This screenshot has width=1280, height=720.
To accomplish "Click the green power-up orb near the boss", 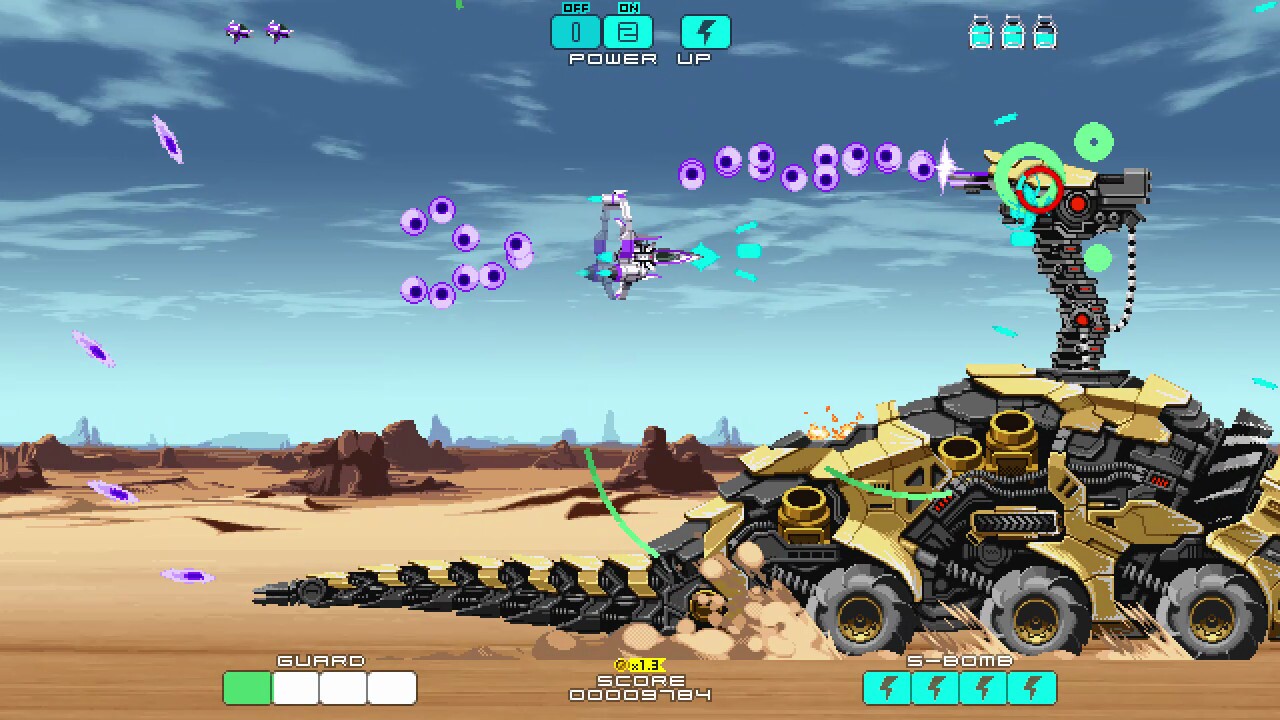I will pos(1095,143).
